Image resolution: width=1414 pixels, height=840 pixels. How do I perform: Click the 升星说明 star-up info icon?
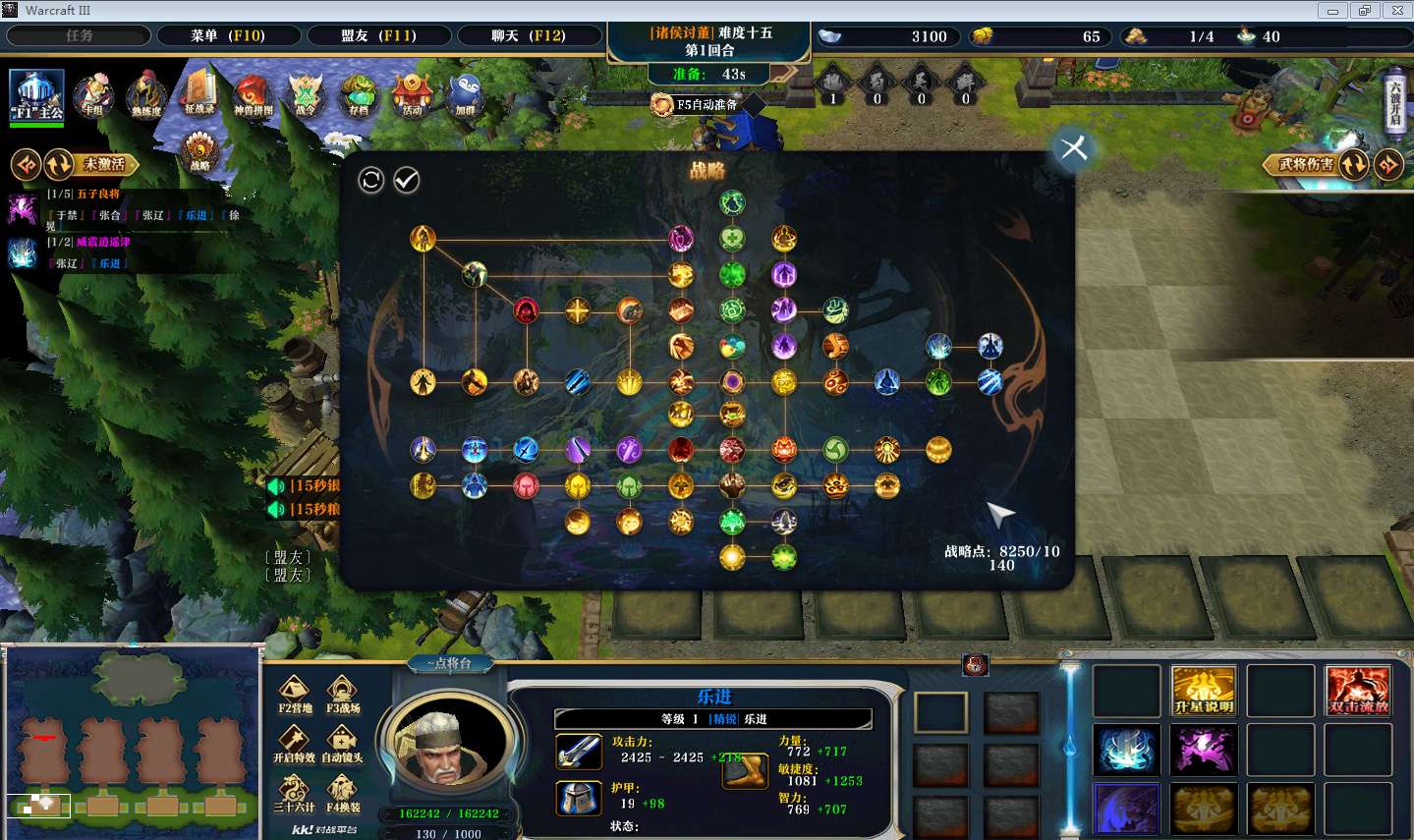click(x=1203, y=691)
